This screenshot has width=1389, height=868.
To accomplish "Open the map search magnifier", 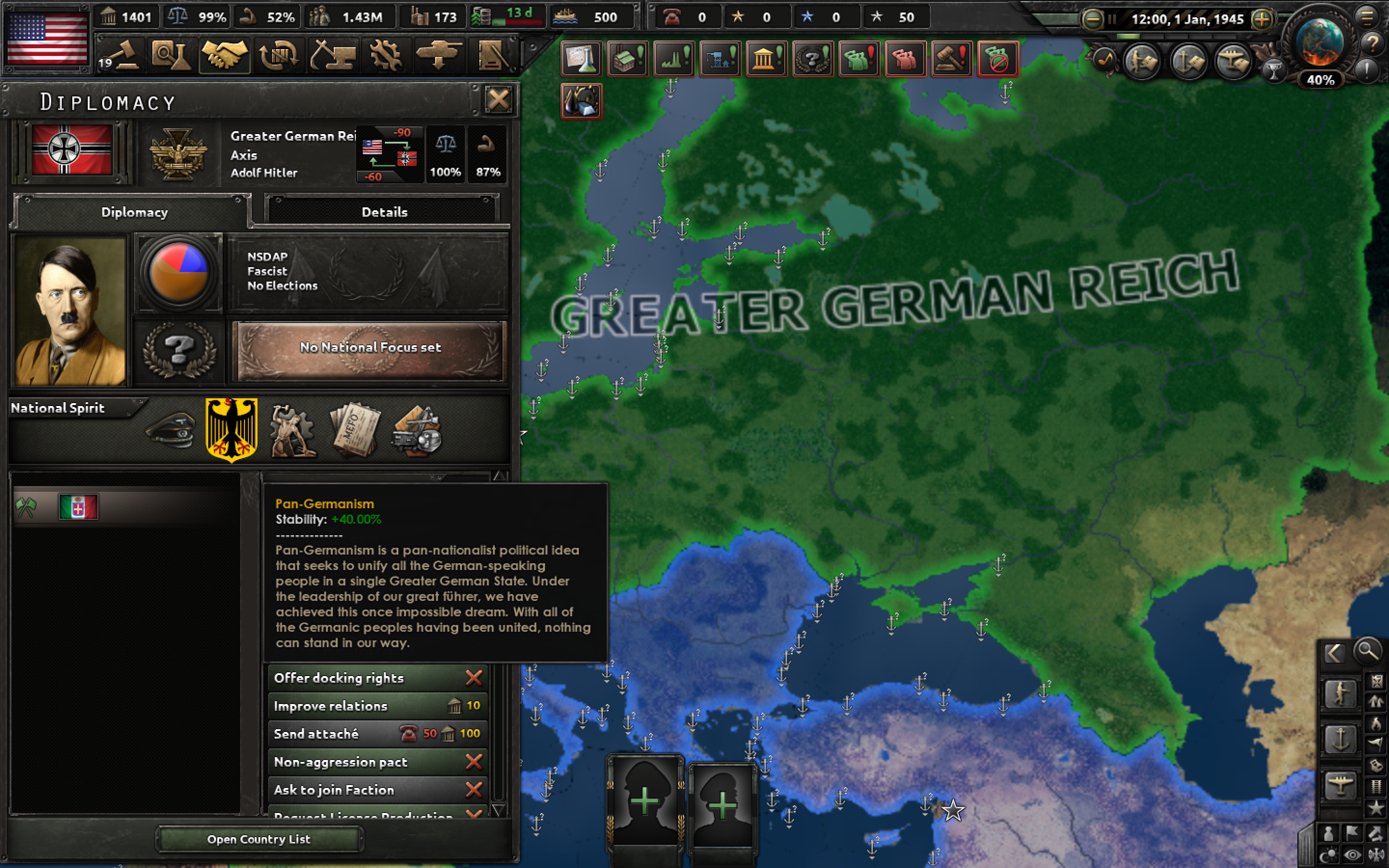I will (1367, 651).
